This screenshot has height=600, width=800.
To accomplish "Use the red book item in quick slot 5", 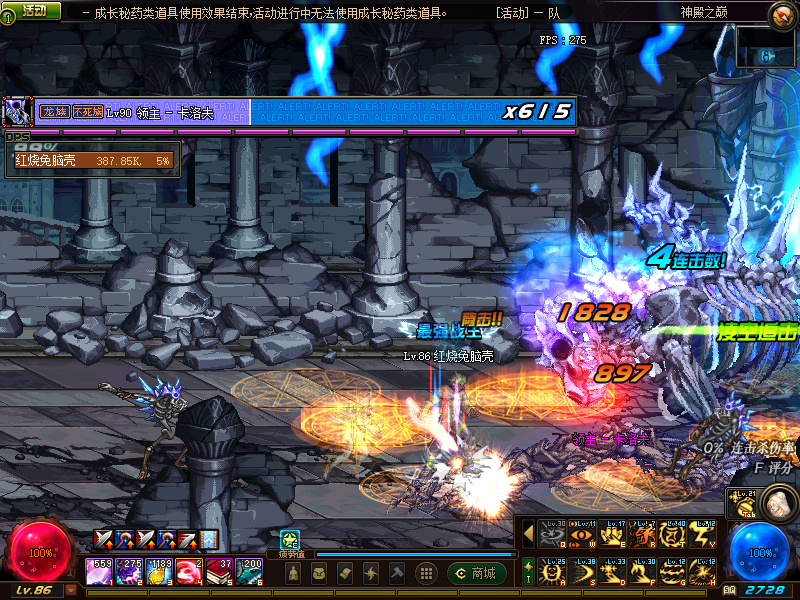I will click(x=218, y=571).
